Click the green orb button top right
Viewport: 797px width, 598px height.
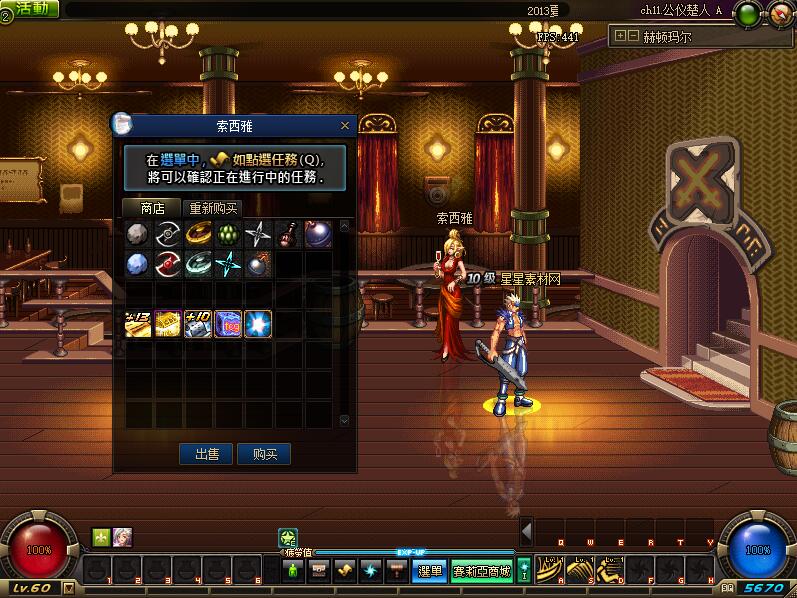(x=747, y=14)
